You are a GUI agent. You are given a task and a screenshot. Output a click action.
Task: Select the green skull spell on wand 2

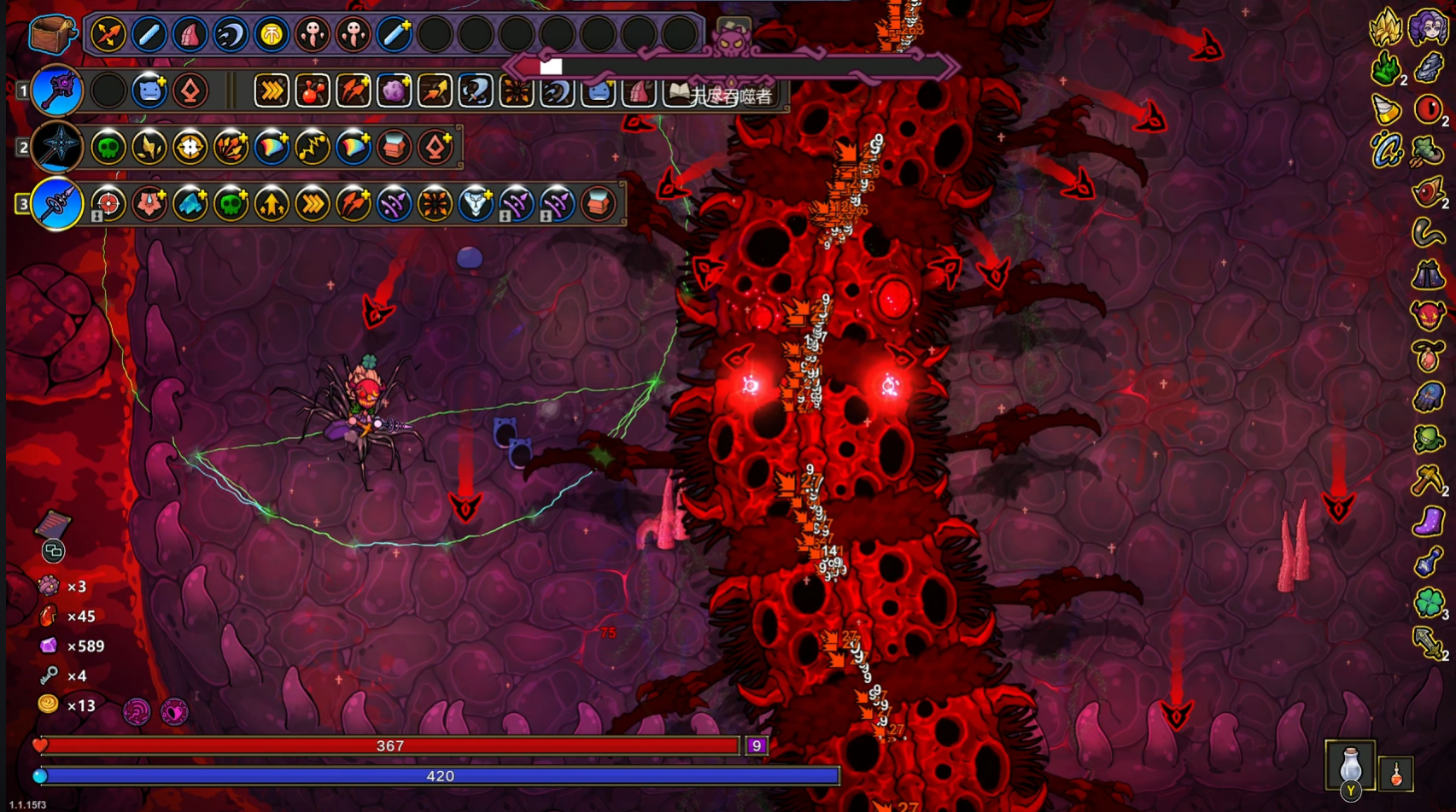pyautogui.click(x=108, y=148)
